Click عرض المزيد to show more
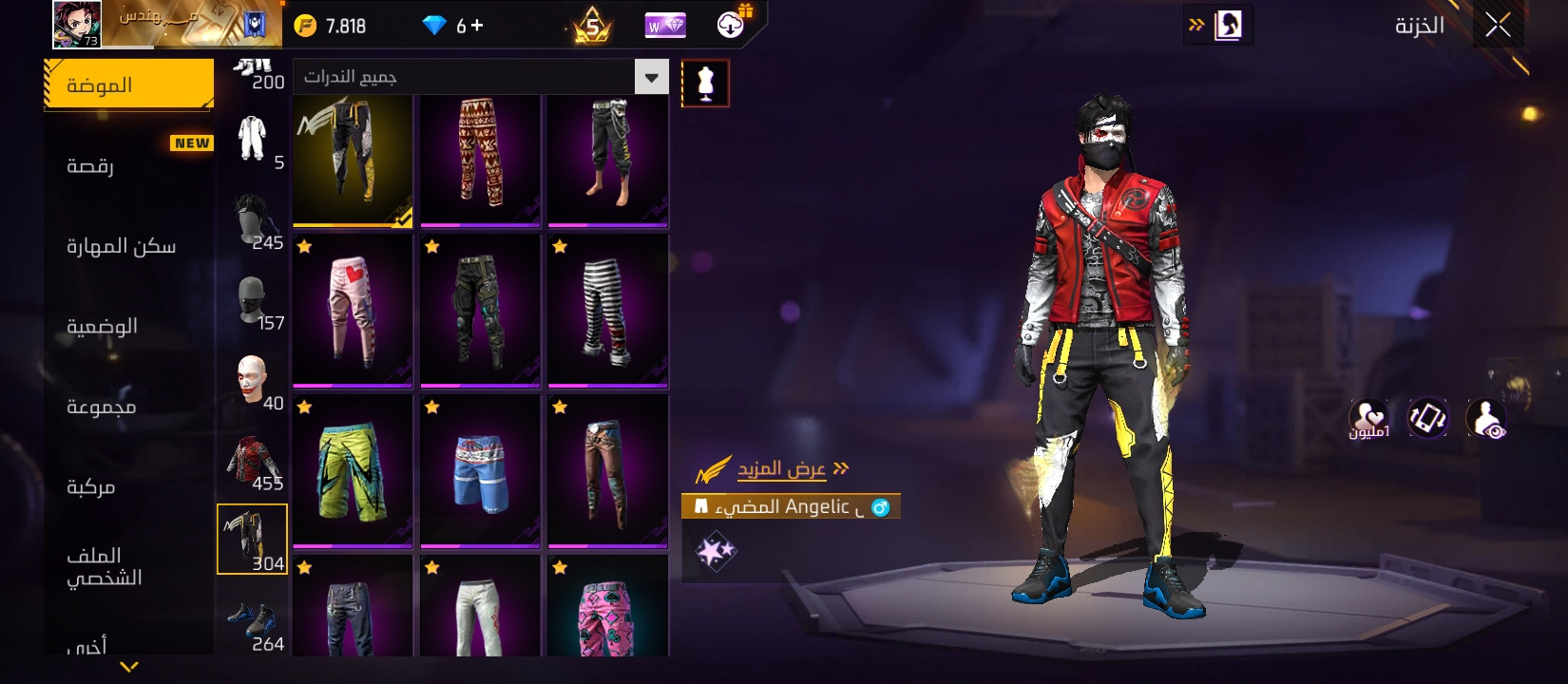 [781, 469]
